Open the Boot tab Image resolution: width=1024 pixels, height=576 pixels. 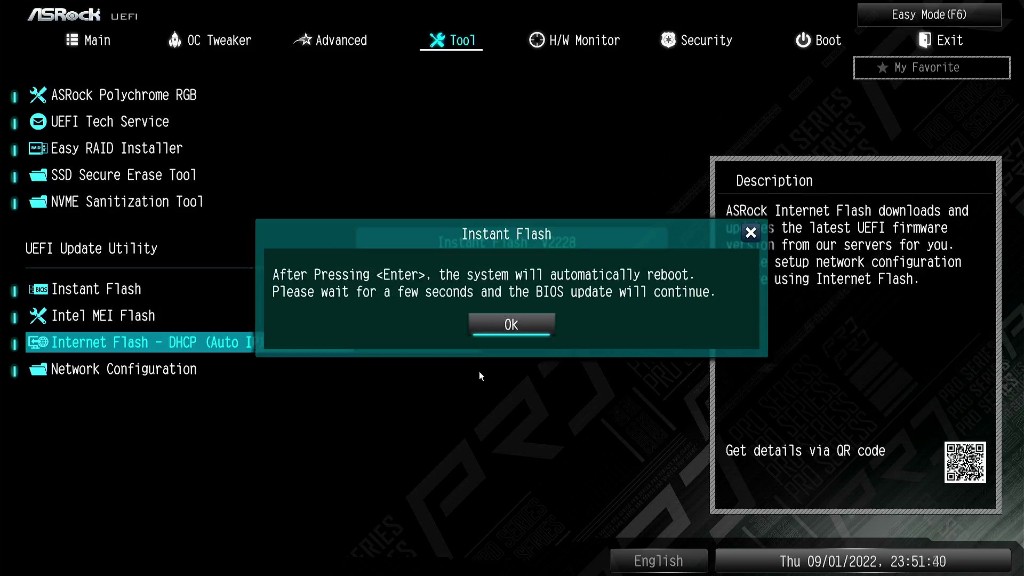(819, 40)
